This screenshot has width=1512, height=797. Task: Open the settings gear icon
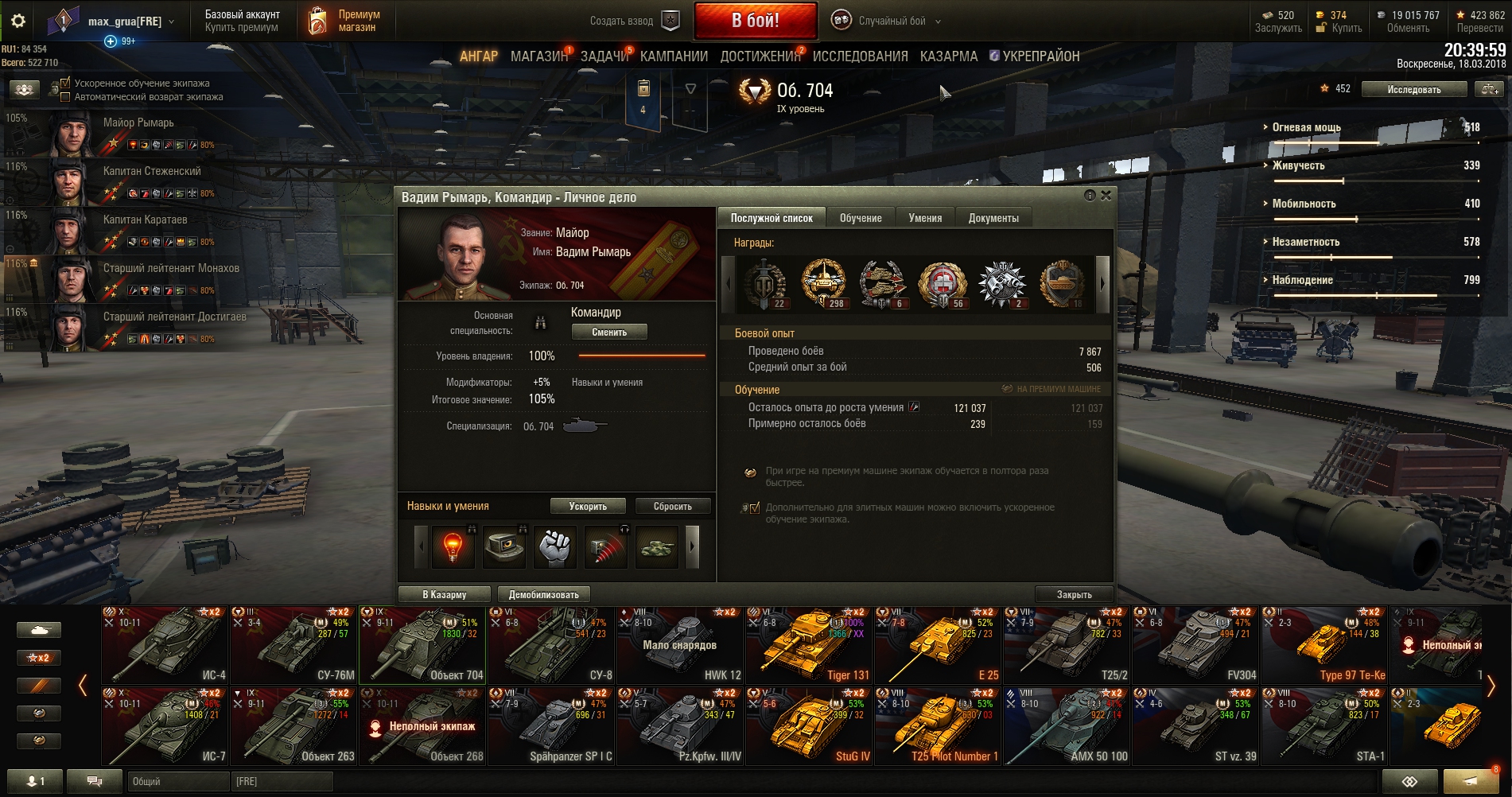point(18,21)
